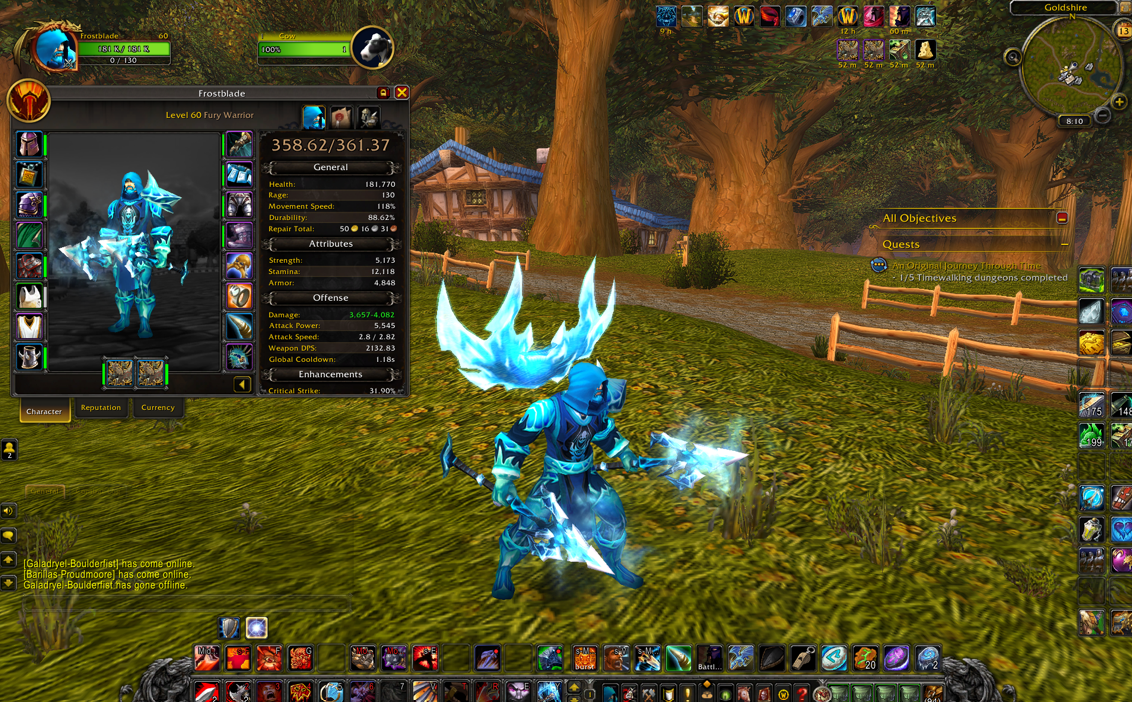Select the Character tab
The height and width of the screenshot is (702, 1132).
[44, 411]
